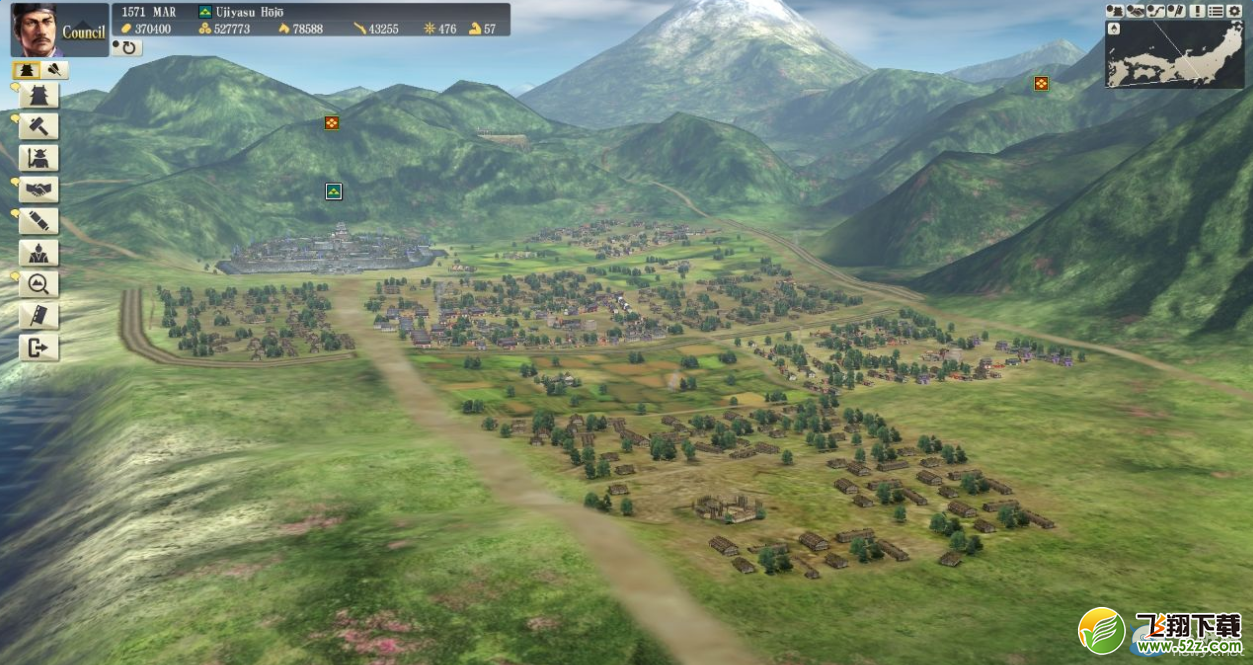Viewport: 1253px width, 665px height.
Task: Click the exit door arrow button
Action: tap(39, 348)
